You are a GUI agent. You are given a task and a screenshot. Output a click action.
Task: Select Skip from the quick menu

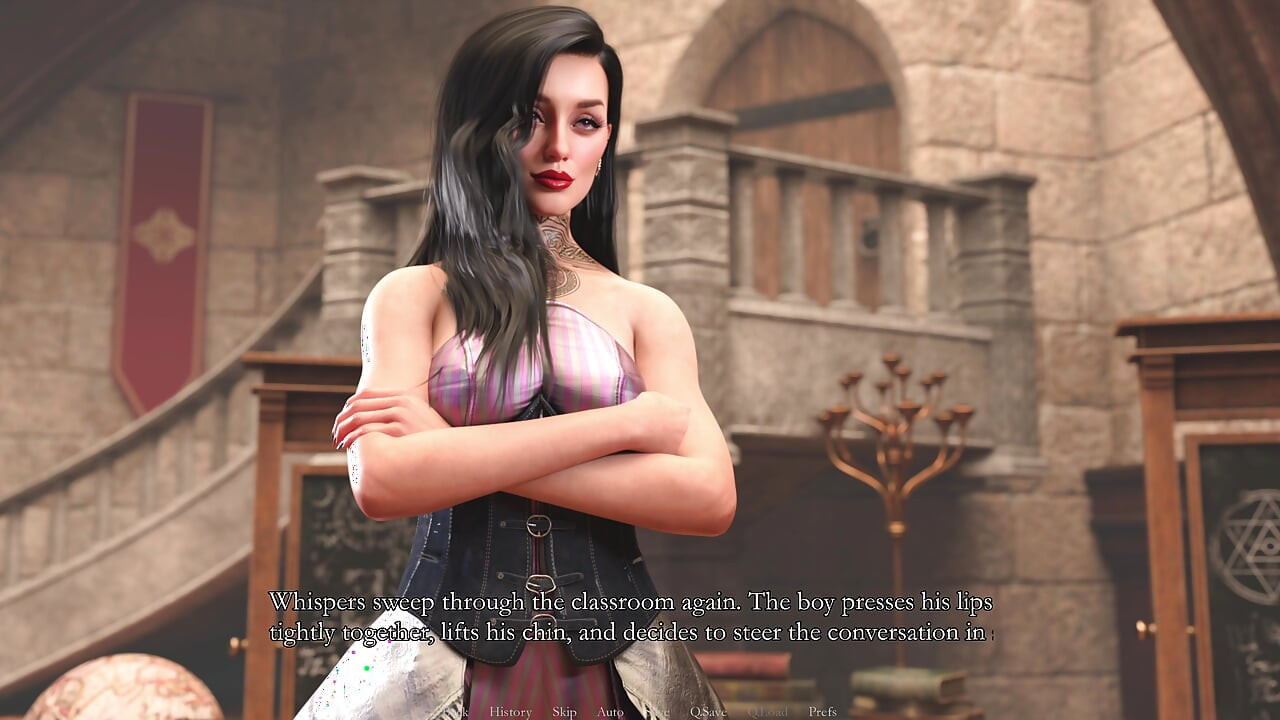(563, 713)
